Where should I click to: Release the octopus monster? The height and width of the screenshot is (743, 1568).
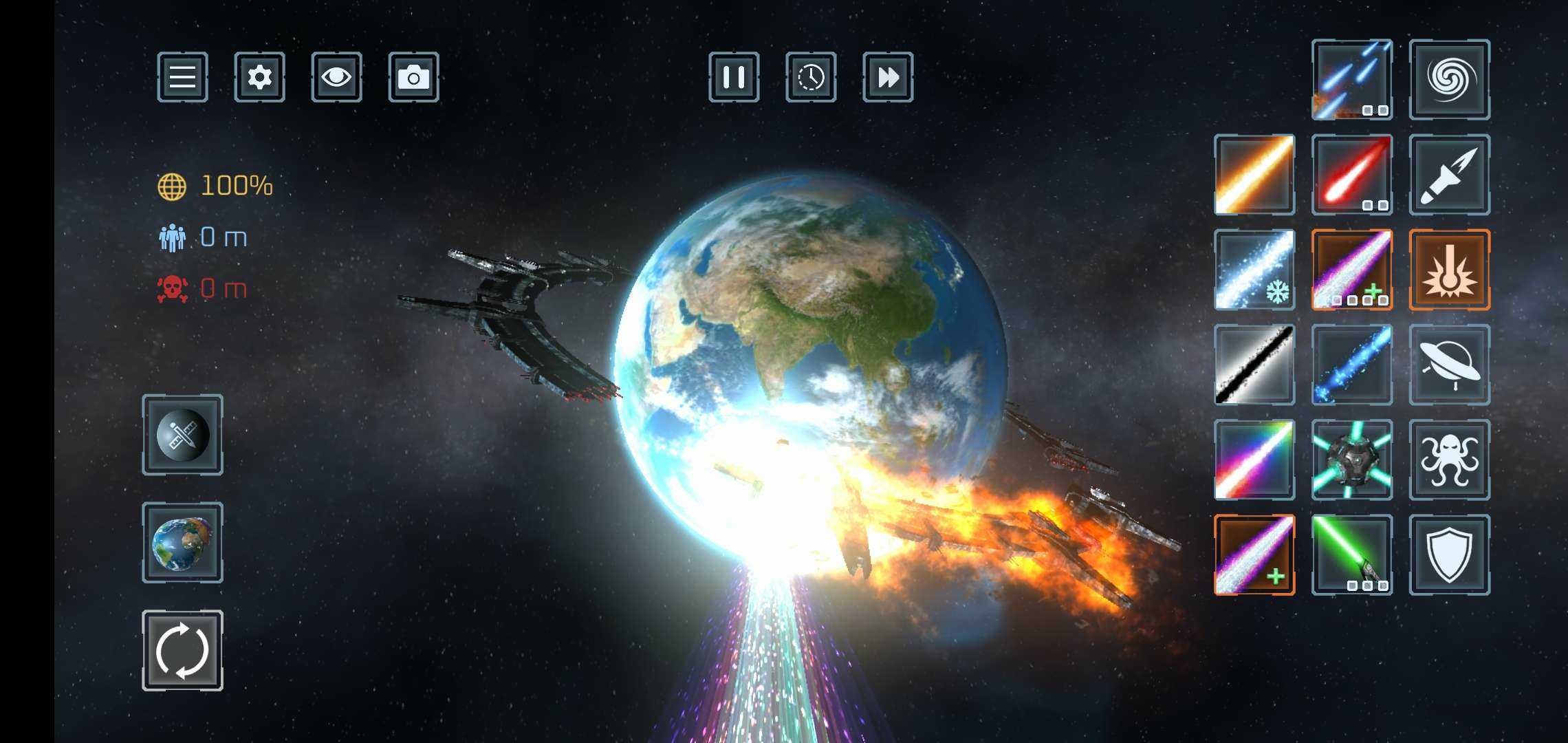[x=1450, y=460]
